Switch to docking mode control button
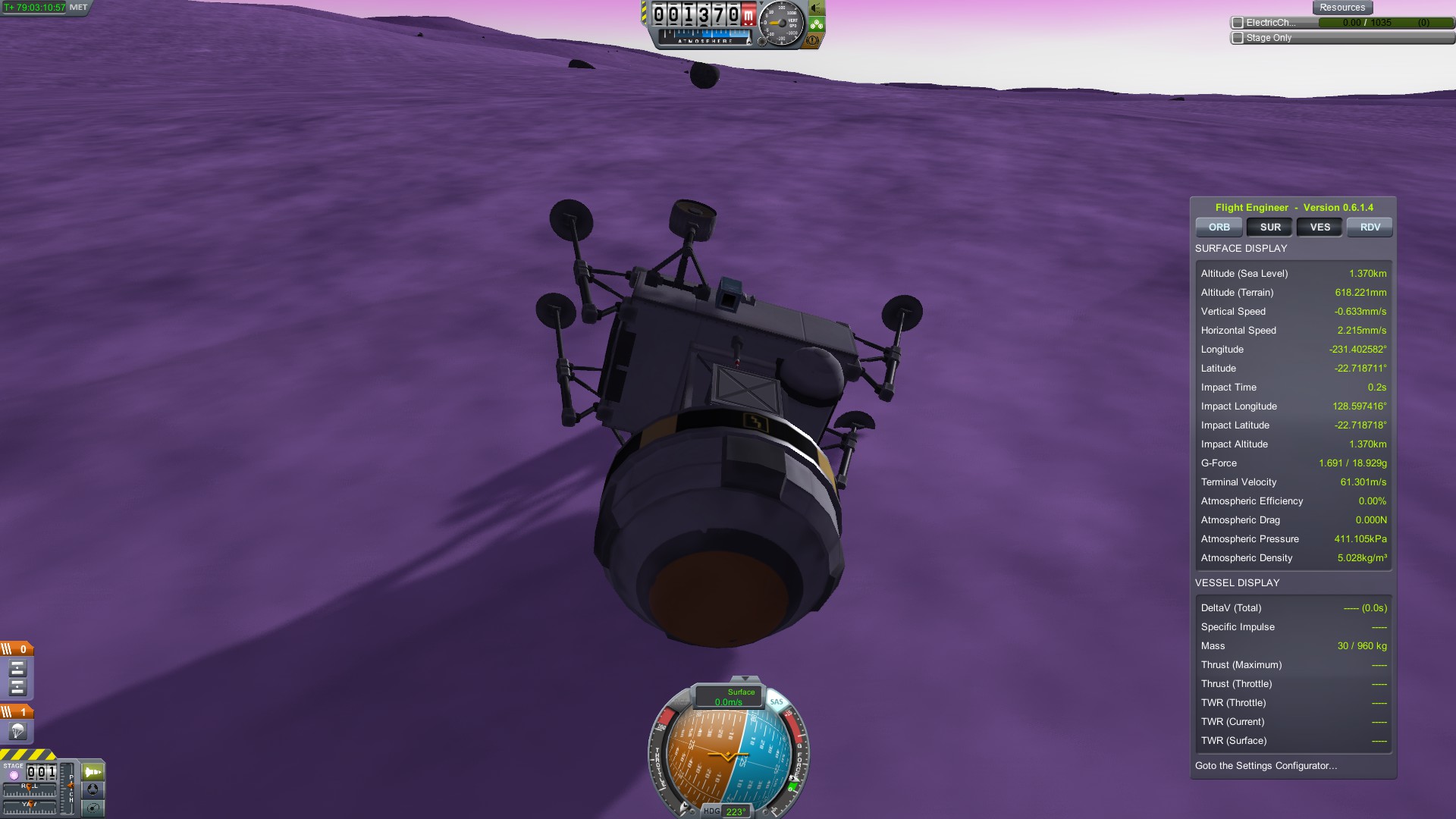Image resolution: width=1456 pixels, height=819 pixels. coord(93,789)
